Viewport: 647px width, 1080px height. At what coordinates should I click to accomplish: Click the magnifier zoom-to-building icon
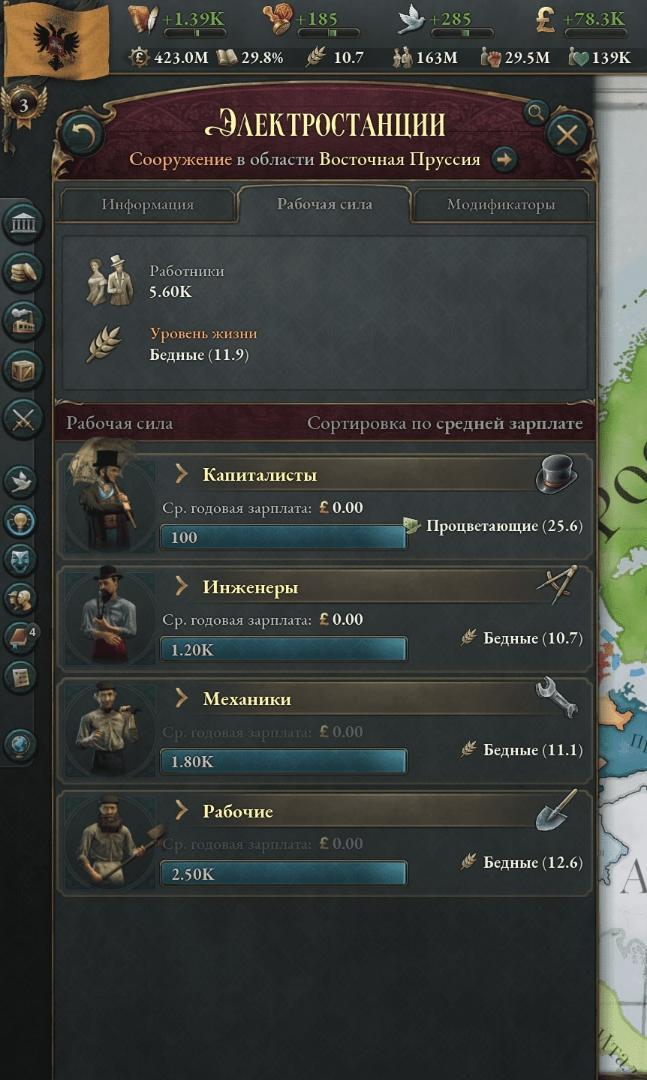point(536,111)
